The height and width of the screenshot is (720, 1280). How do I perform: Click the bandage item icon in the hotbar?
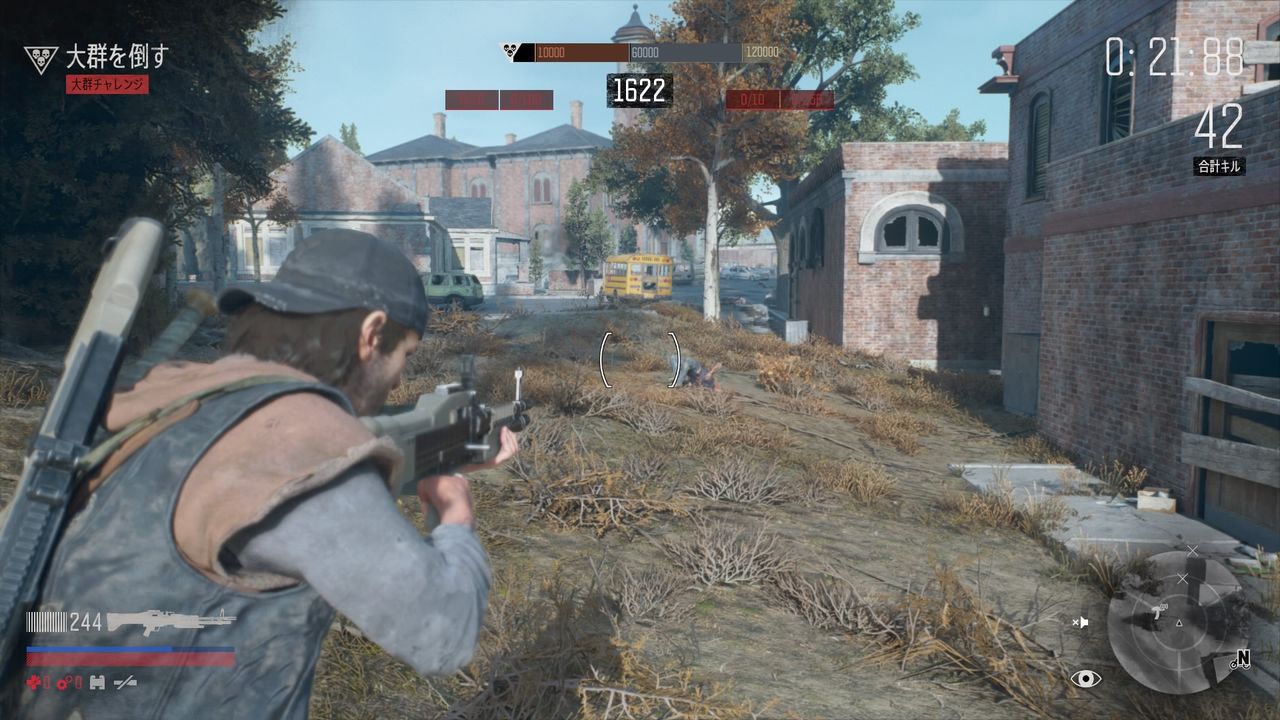[96, 683]
